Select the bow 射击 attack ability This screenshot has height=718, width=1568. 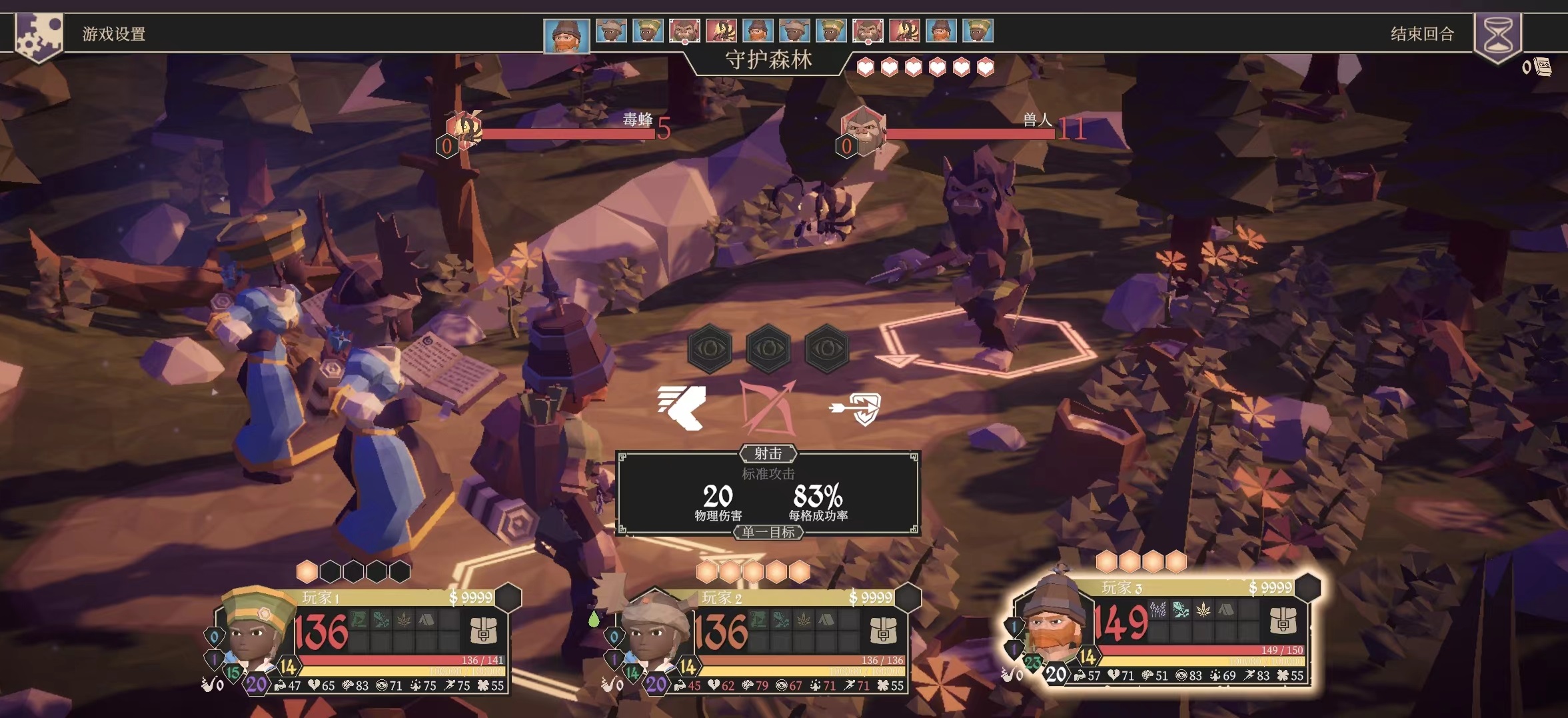pyautogui.click(x=768, y=407)
